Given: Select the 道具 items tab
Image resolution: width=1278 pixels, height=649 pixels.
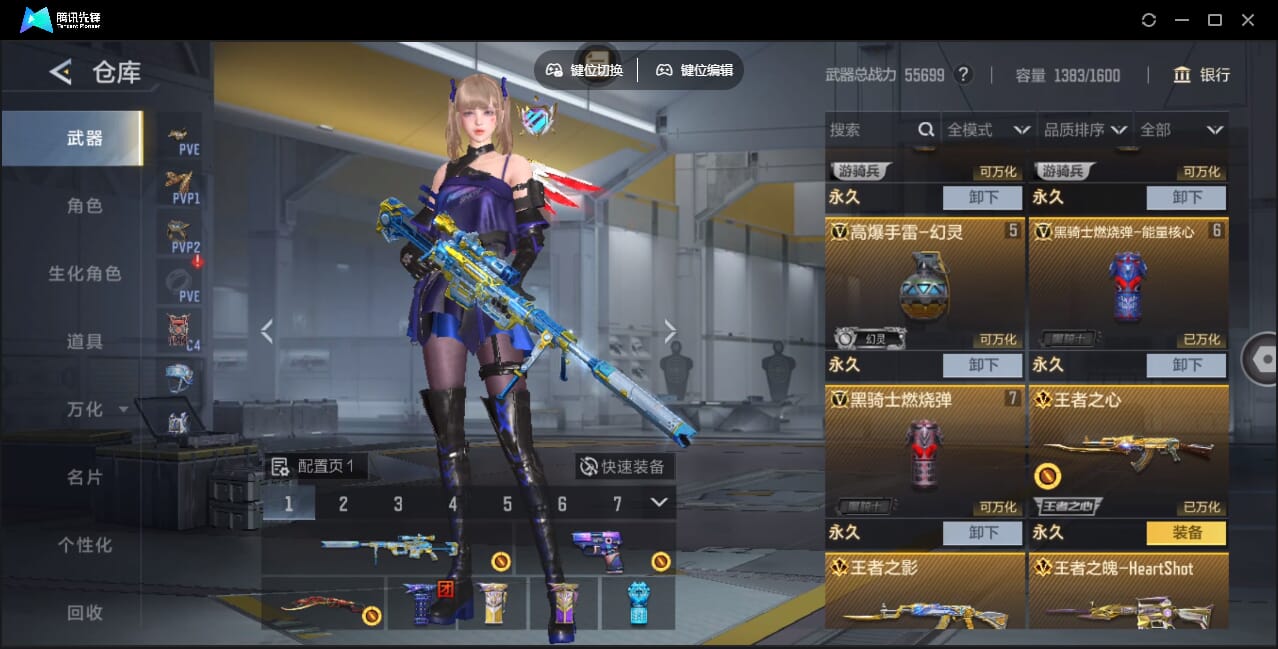Looking at the screenshot, I should click(85, 342).
